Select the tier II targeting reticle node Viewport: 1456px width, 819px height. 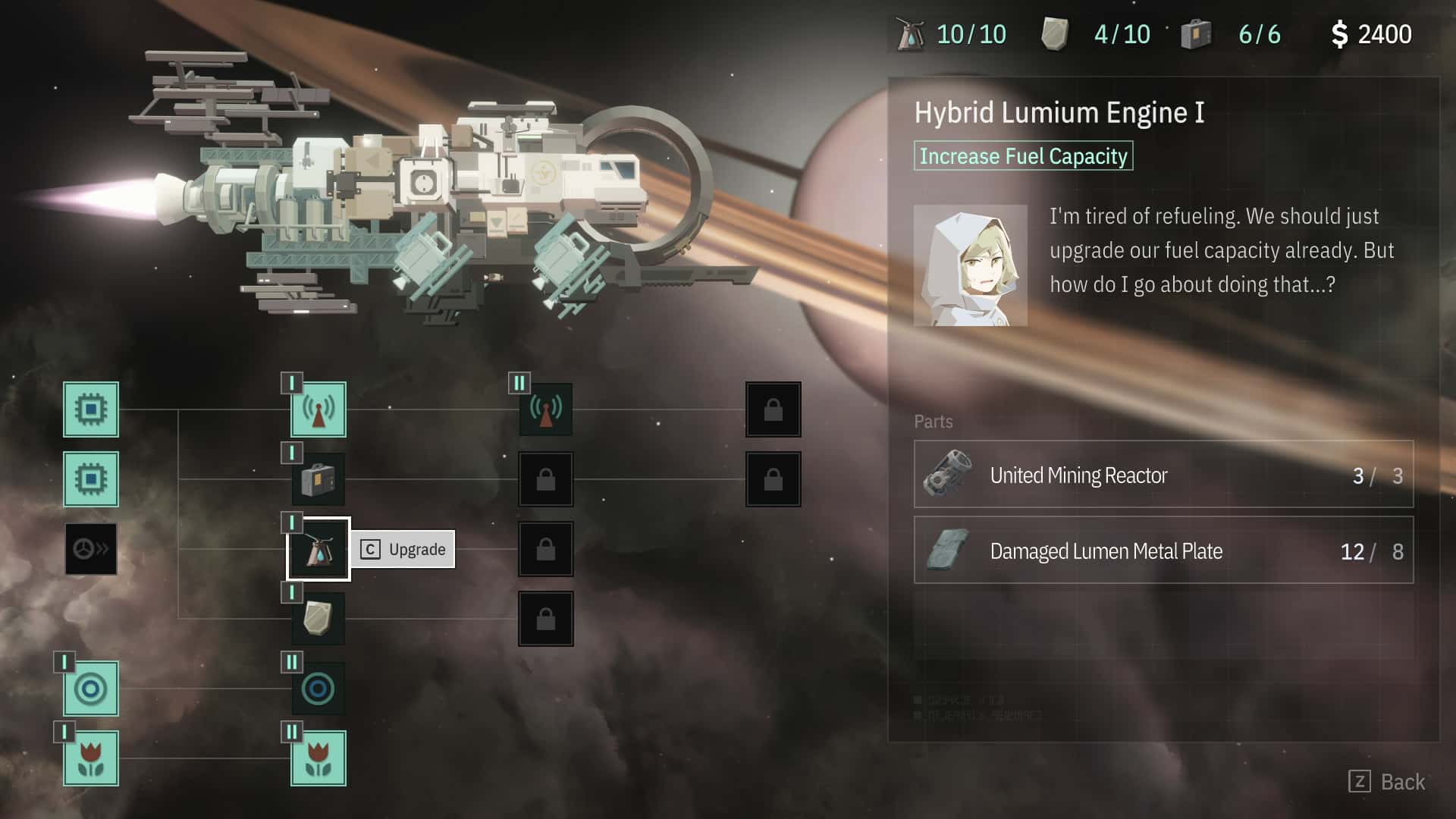318,689
